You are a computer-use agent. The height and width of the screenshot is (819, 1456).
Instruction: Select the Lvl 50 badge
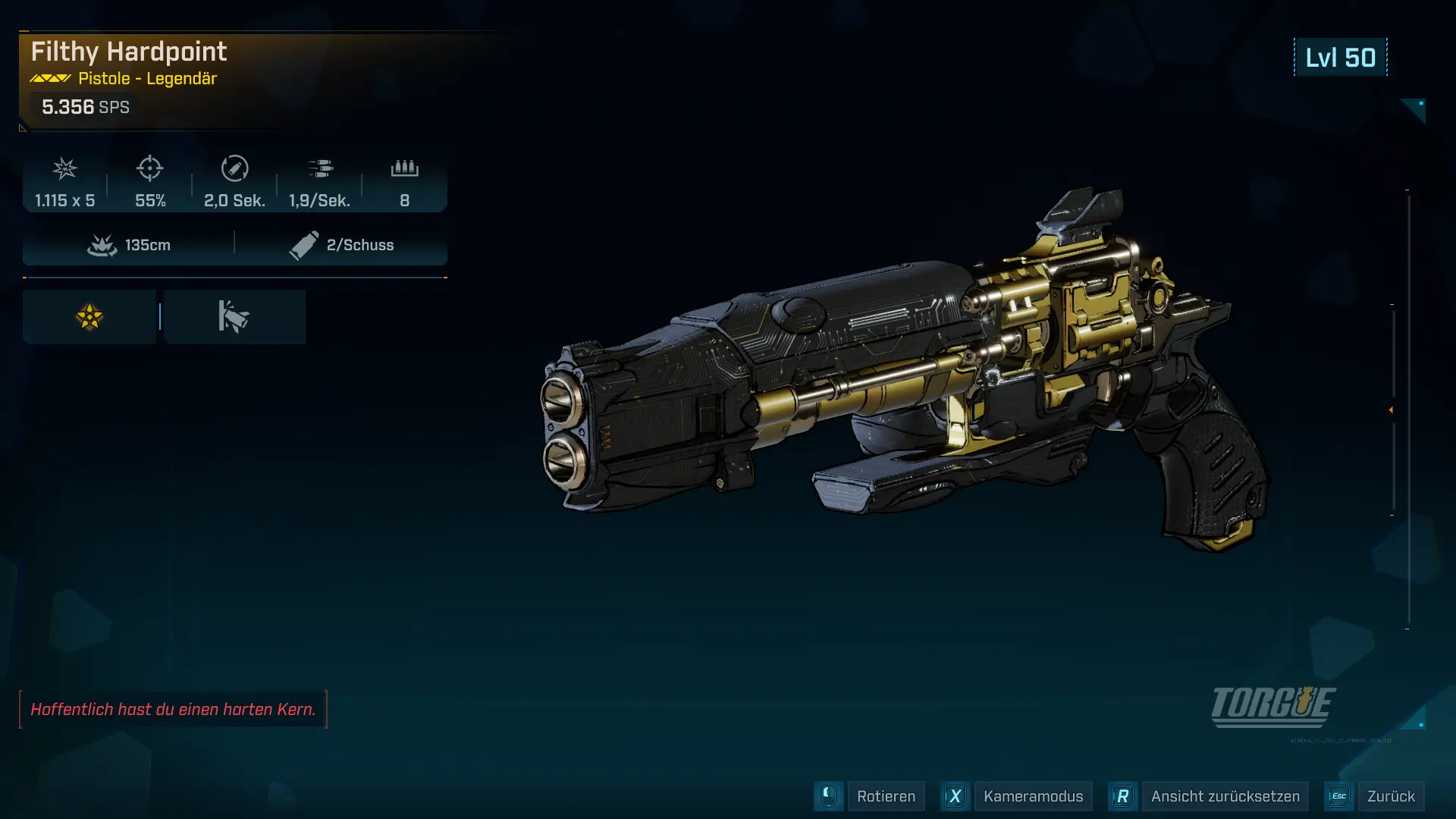(1340, 57)
